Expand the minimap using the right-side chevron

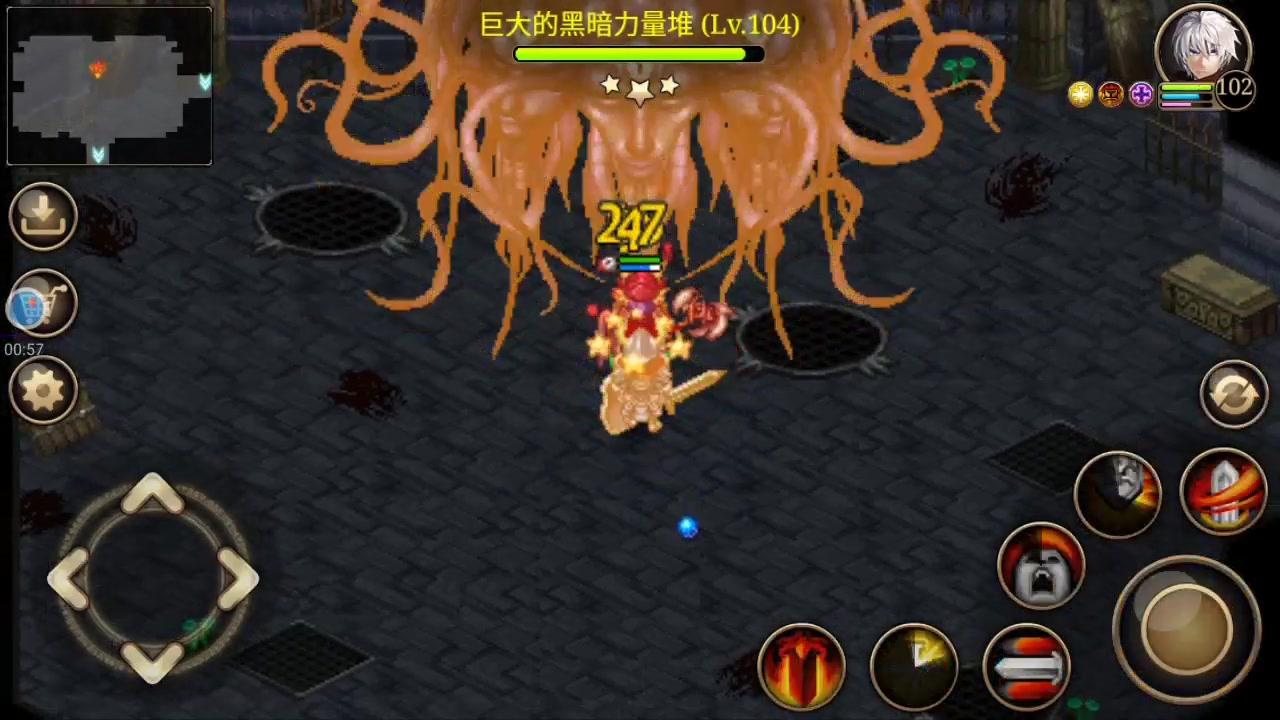(x=205, y=78)
